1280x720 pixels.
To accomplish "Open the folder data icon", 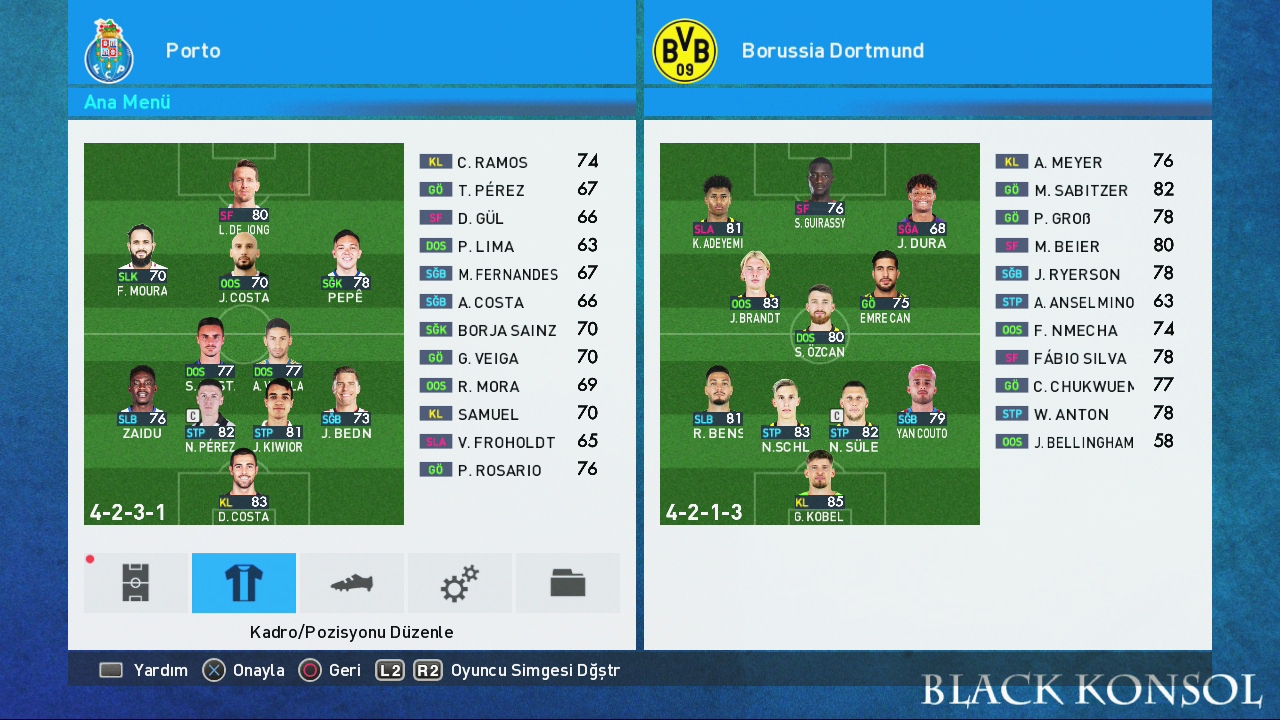I will [x=568, y=583].
